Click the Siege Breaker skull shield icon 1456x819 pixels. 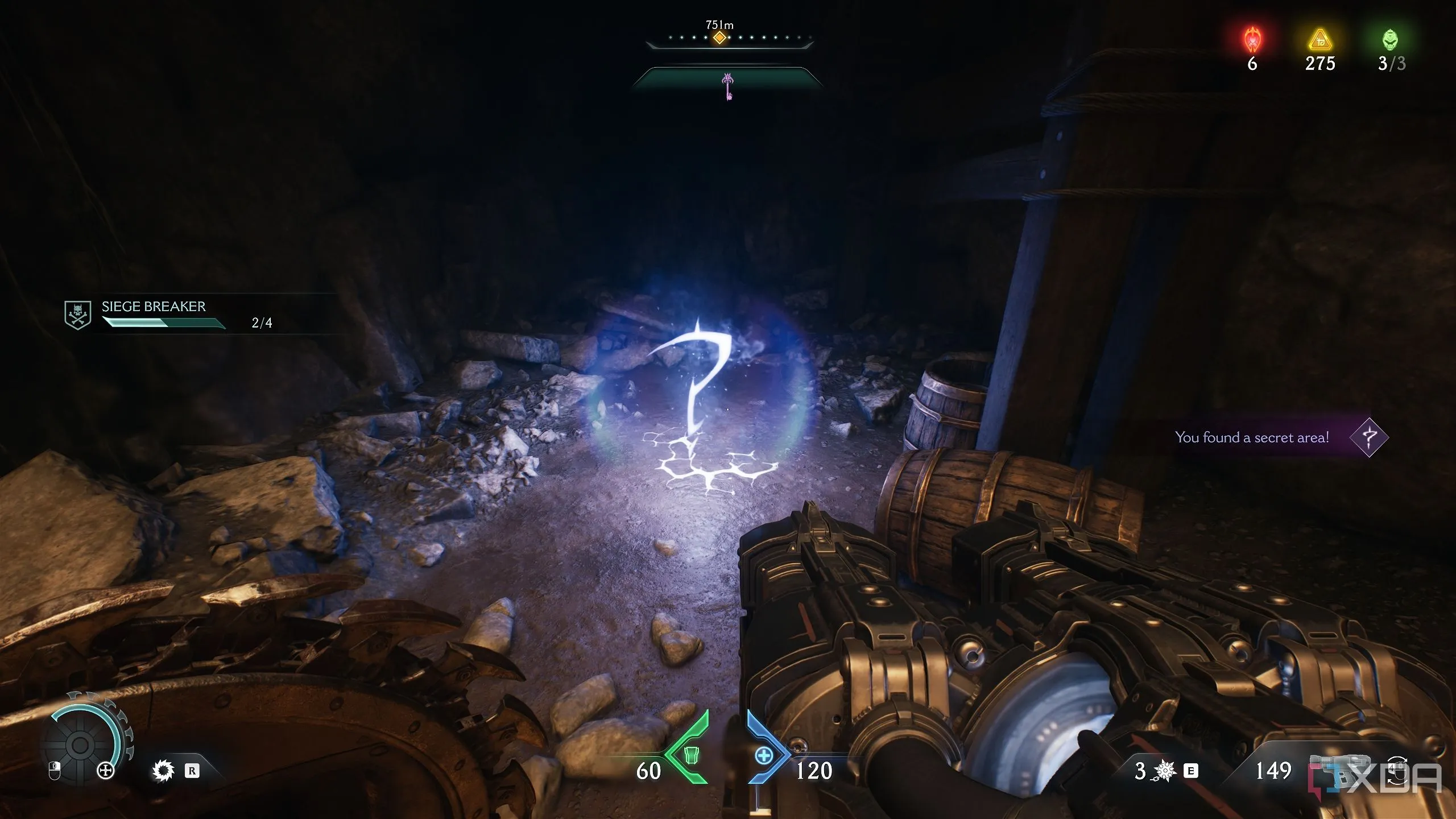77,315
